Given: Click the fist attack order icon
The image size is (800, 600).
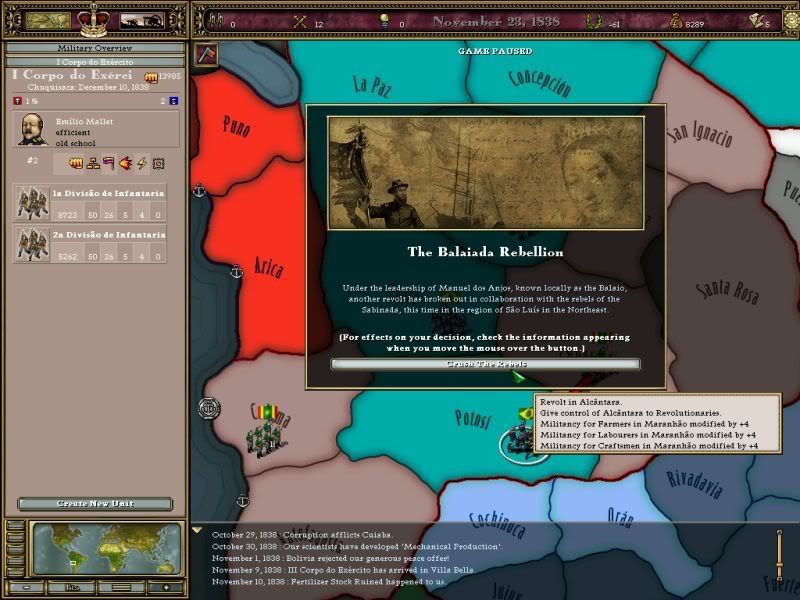Looking at the screenshot, I should 75,163.
